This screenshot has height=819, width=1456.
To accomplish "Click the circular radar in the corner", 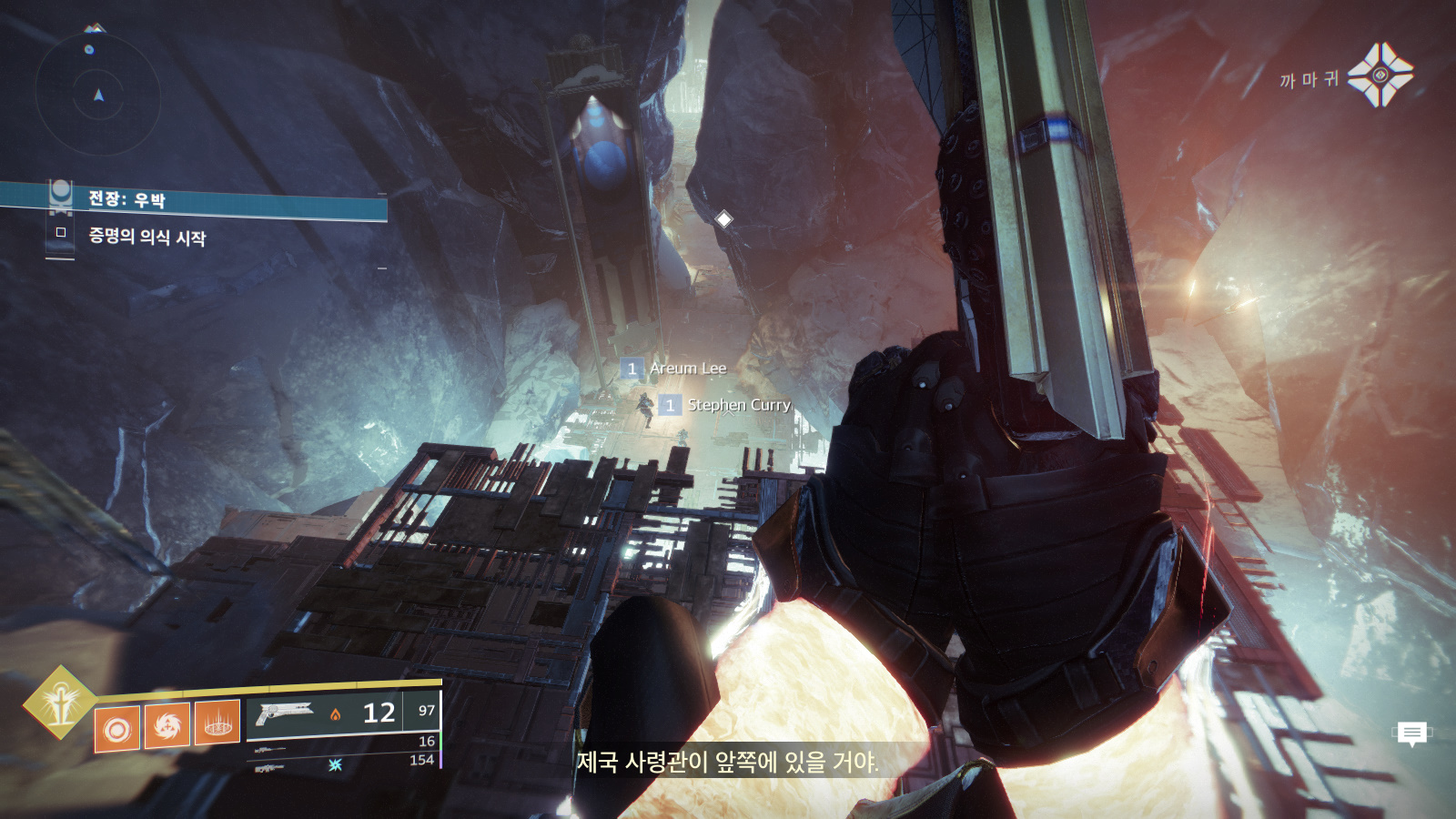I will pyautogui.click(x=98, y=94).
